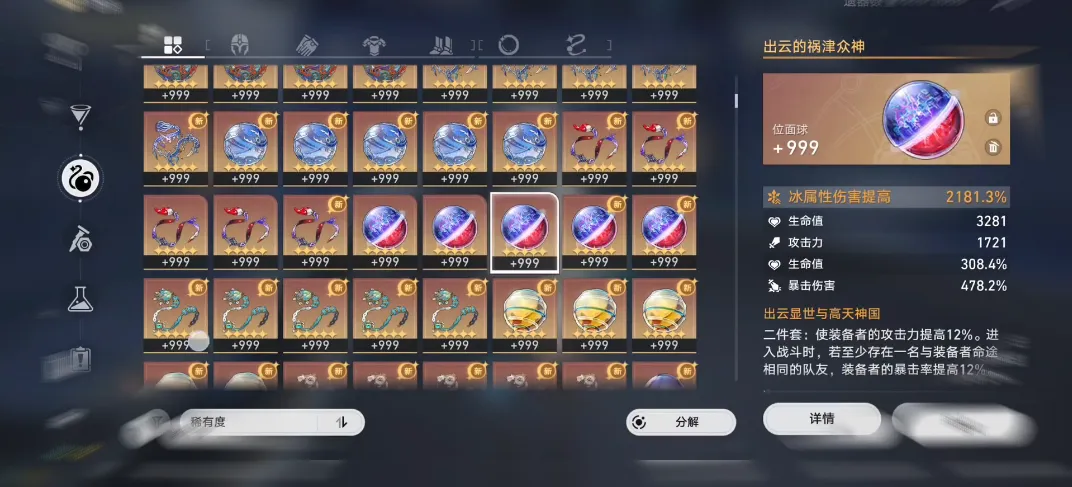Switch to the link rope filter tab
The height and width of the screenshot is (487, 1072).
pos(576,44)
